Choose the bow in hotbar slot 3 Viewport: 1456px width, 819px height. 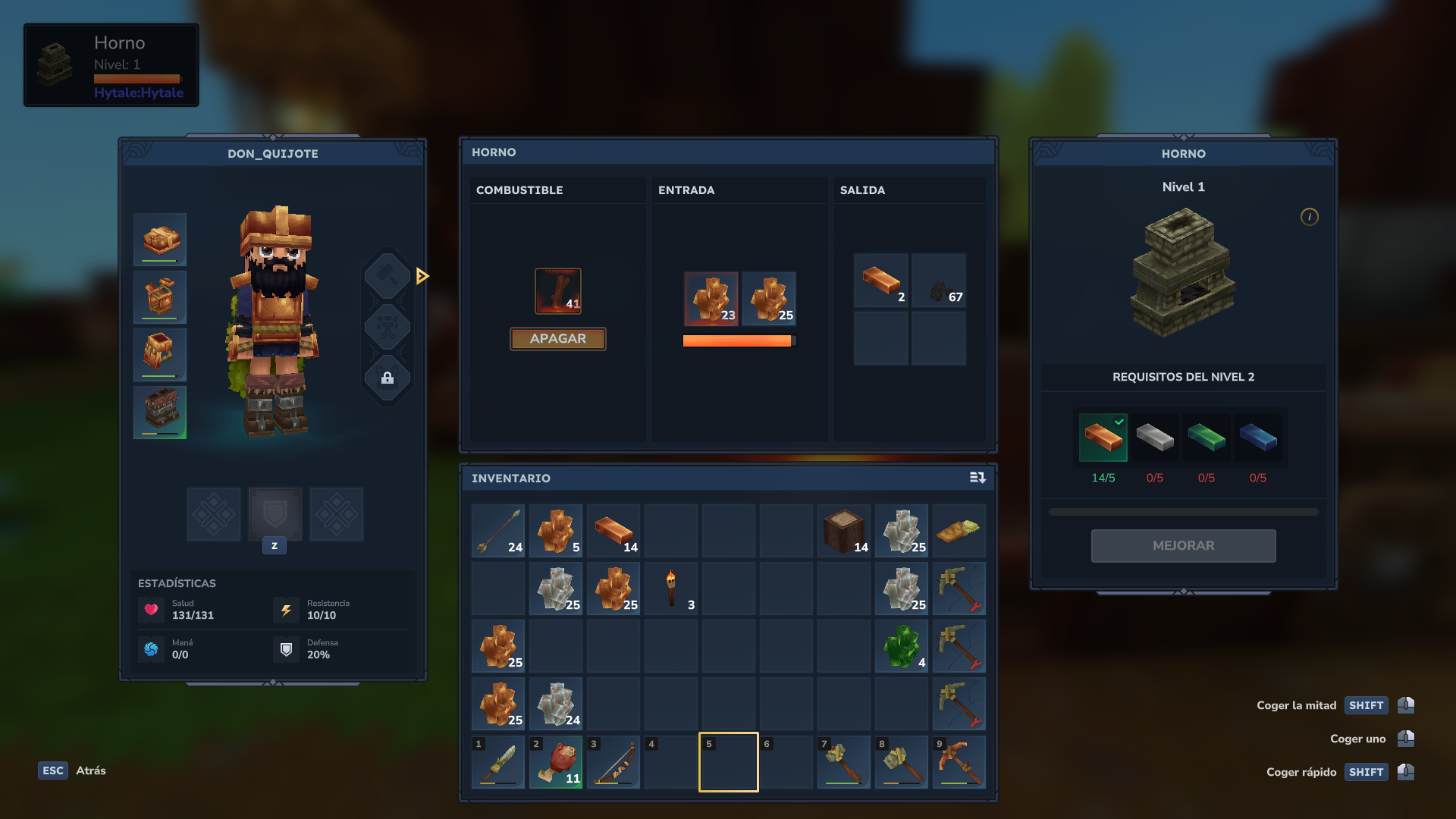click(613, 762)
